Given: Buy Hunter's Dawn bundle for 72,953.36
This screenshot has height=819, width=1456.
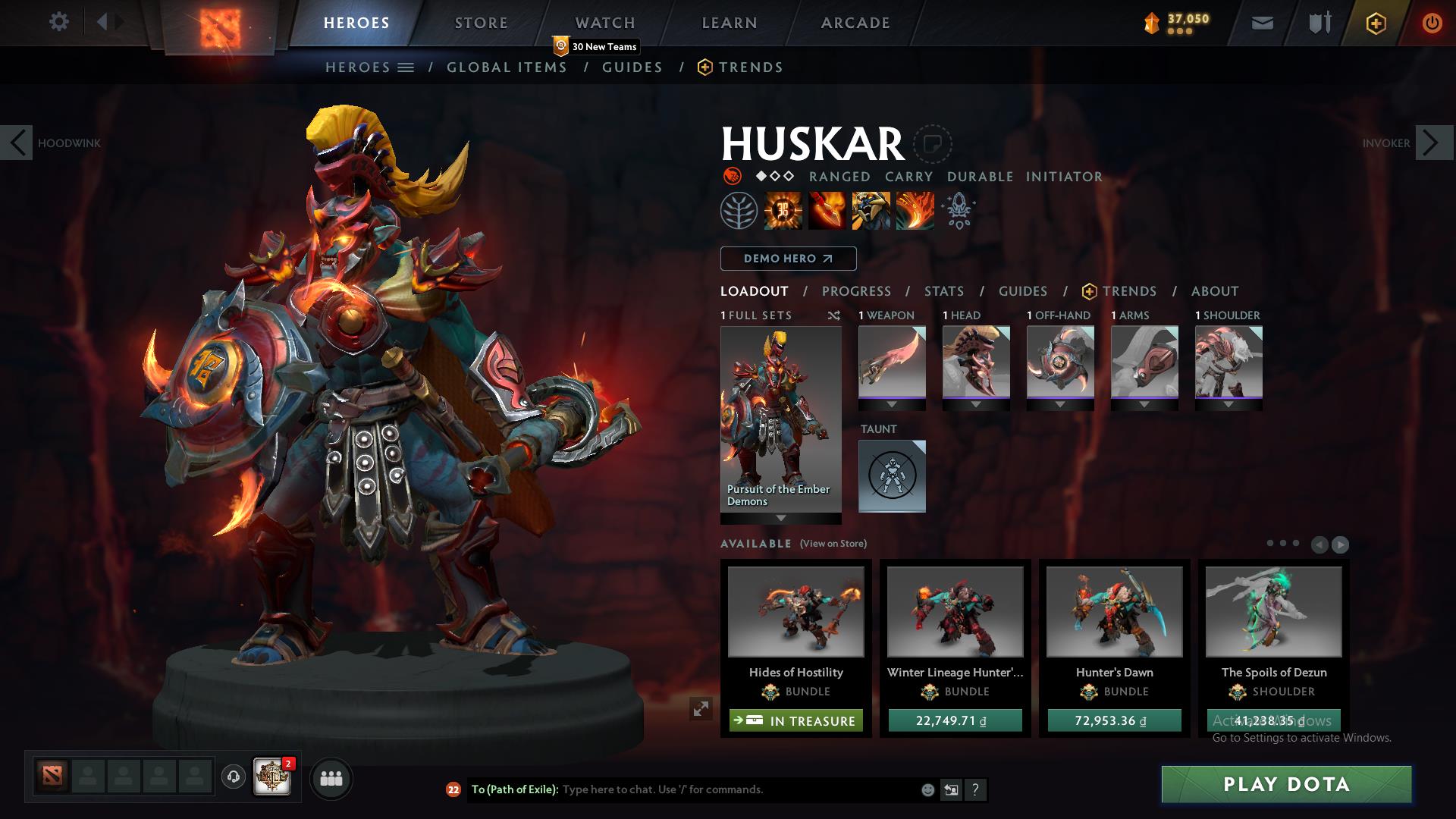Looking at the screenshot, I should coord(1114,720).
